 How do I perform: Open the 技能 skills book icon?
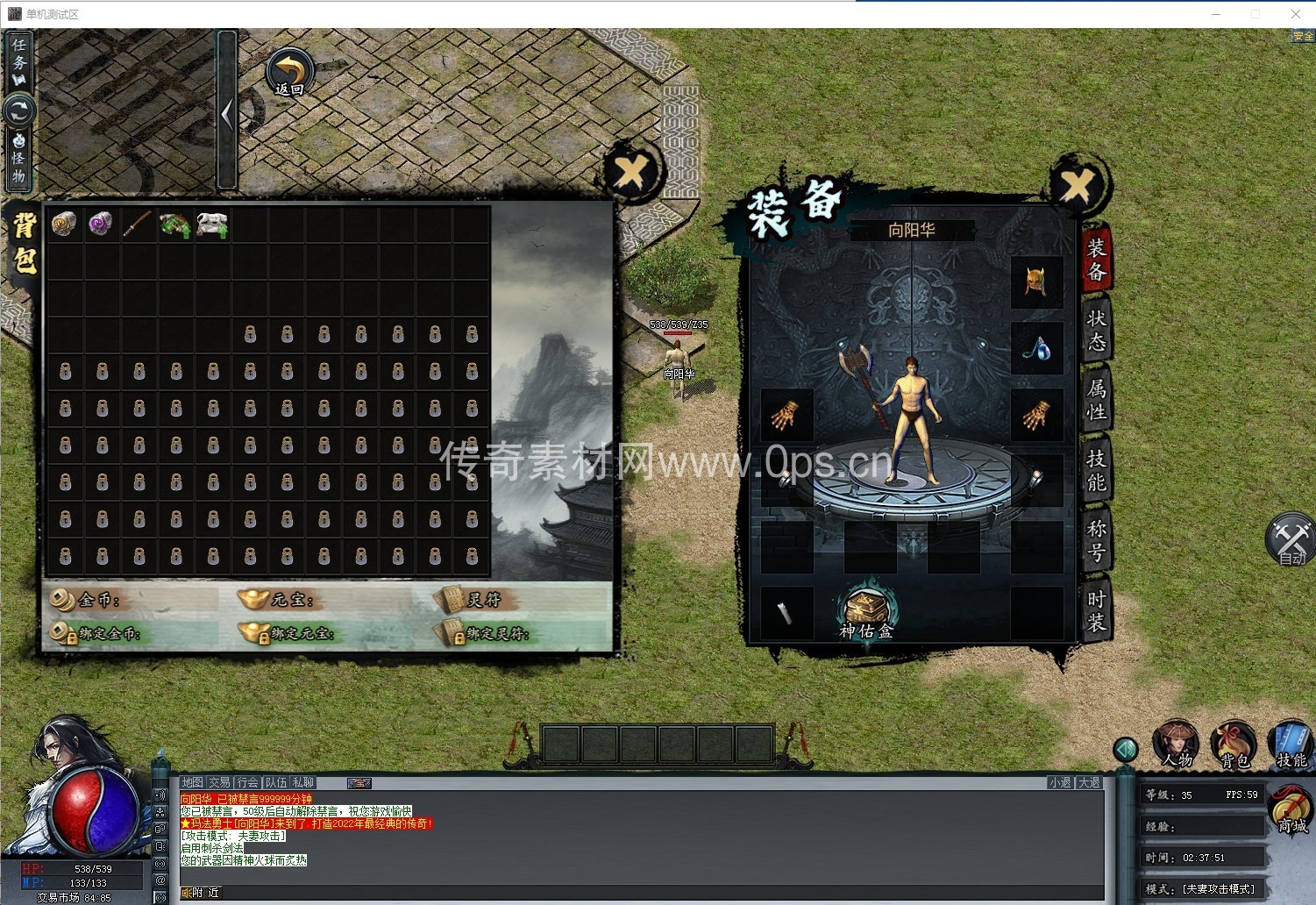pos(1291,745)
